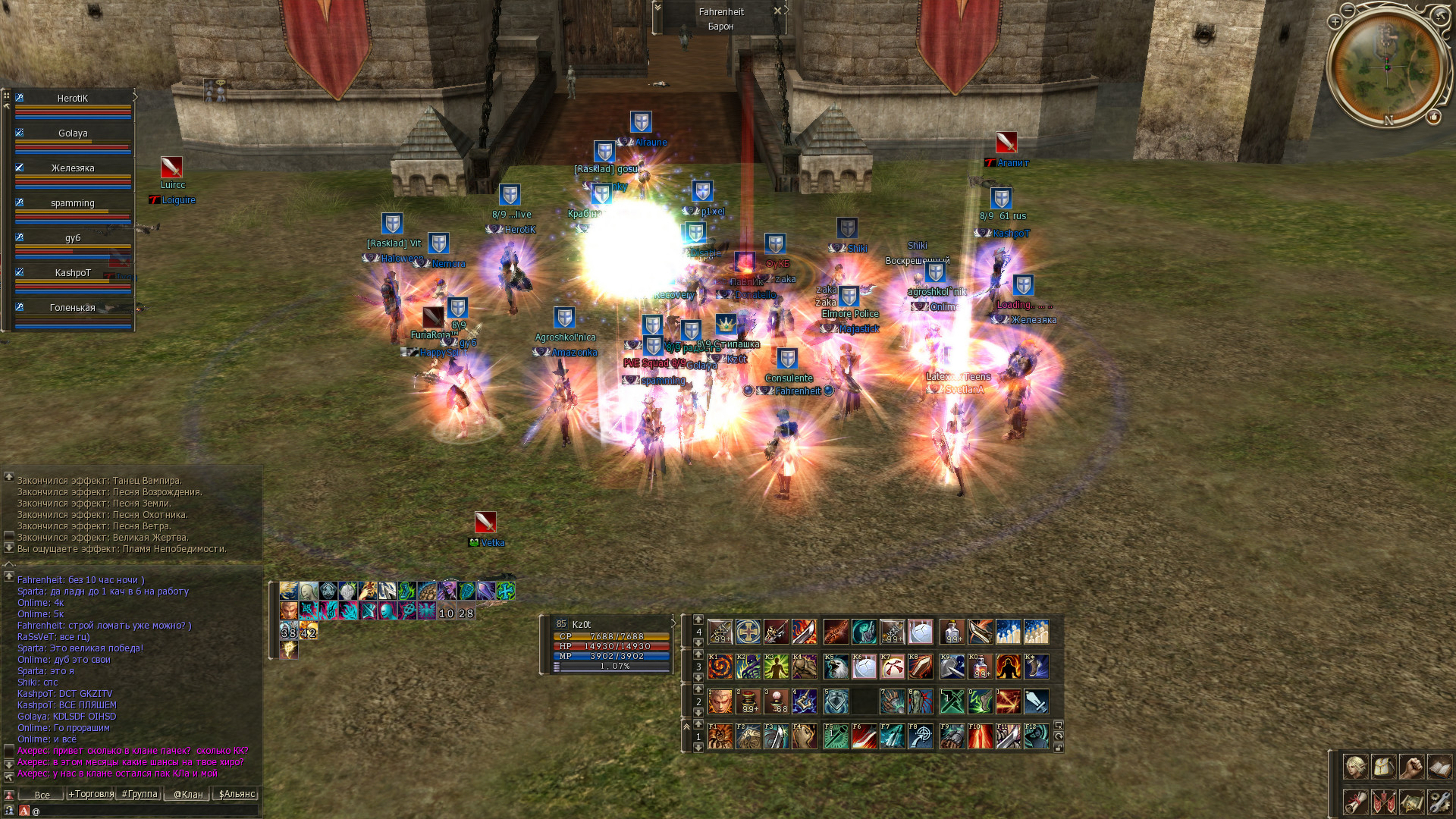Select party member Golaya in party list
Image resolution: width=1456 pixels, height=819 pixels.
pyautogui.click(x=73, y=133)
